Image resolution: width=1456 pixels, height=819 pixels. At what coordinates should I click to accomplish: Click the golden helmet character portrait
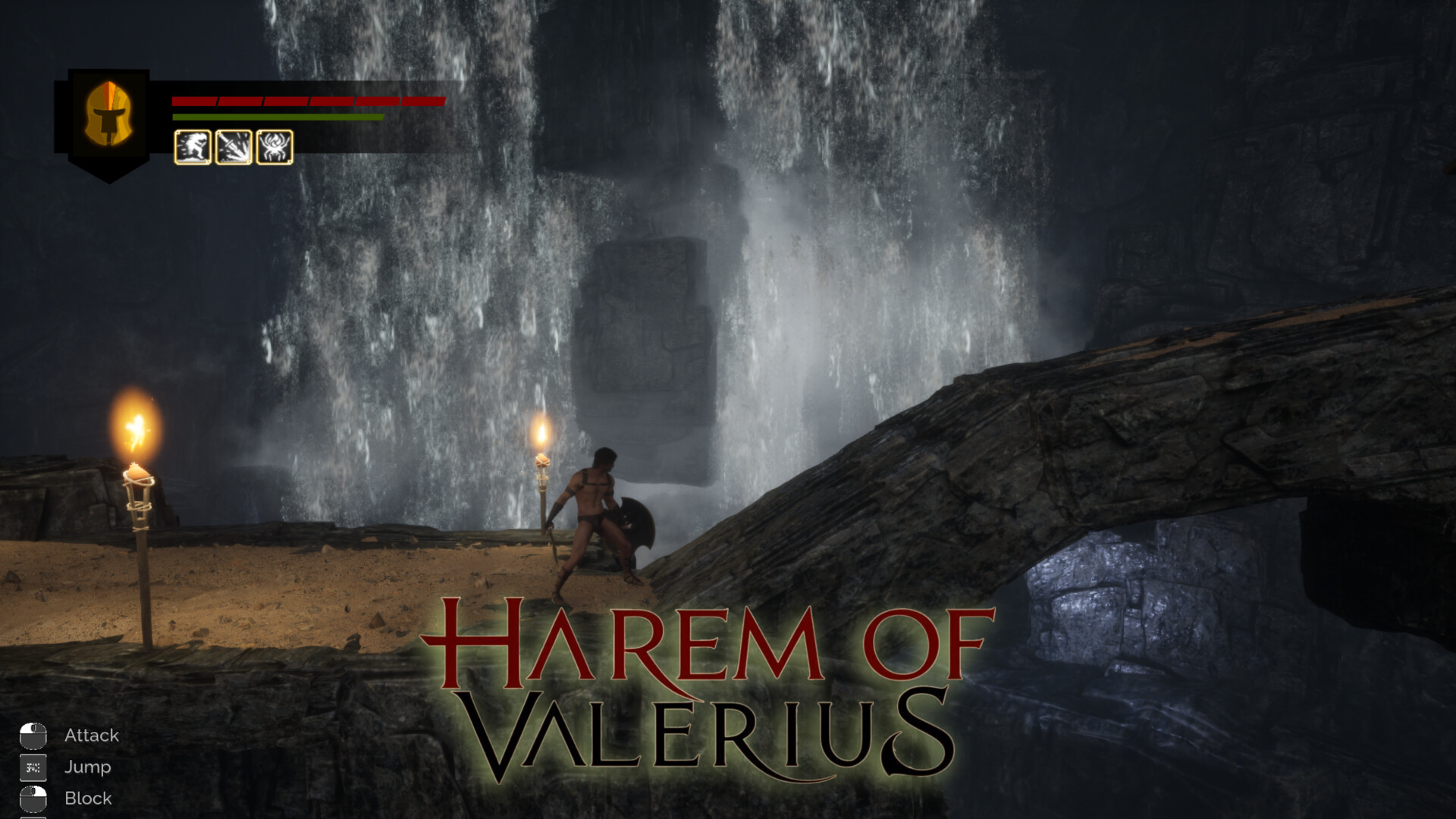point(108,115)
